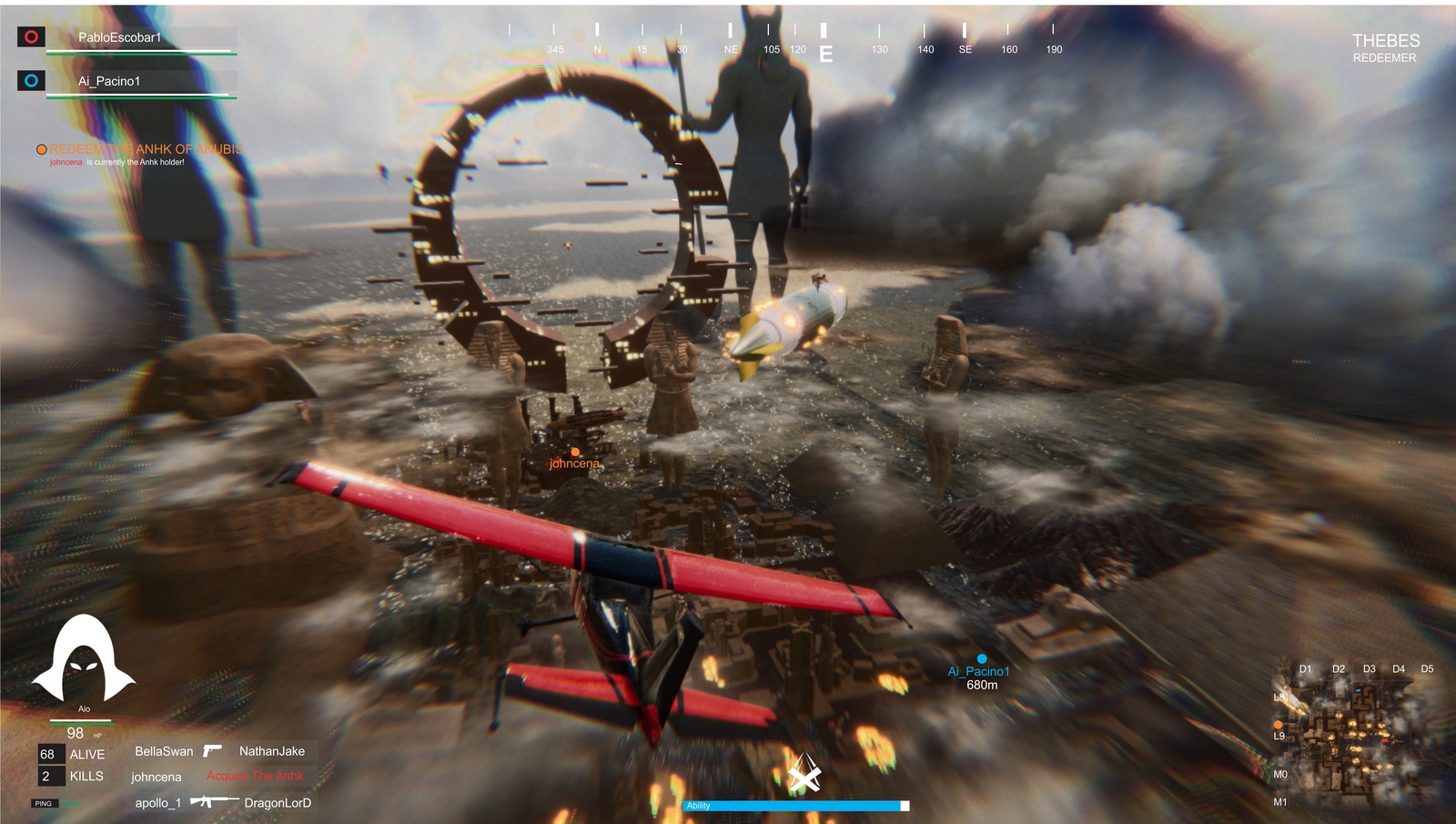Toggle the 68 ALIVE counter box
1456x824 pixels.
pyautogui.click(x=50, y=754)
